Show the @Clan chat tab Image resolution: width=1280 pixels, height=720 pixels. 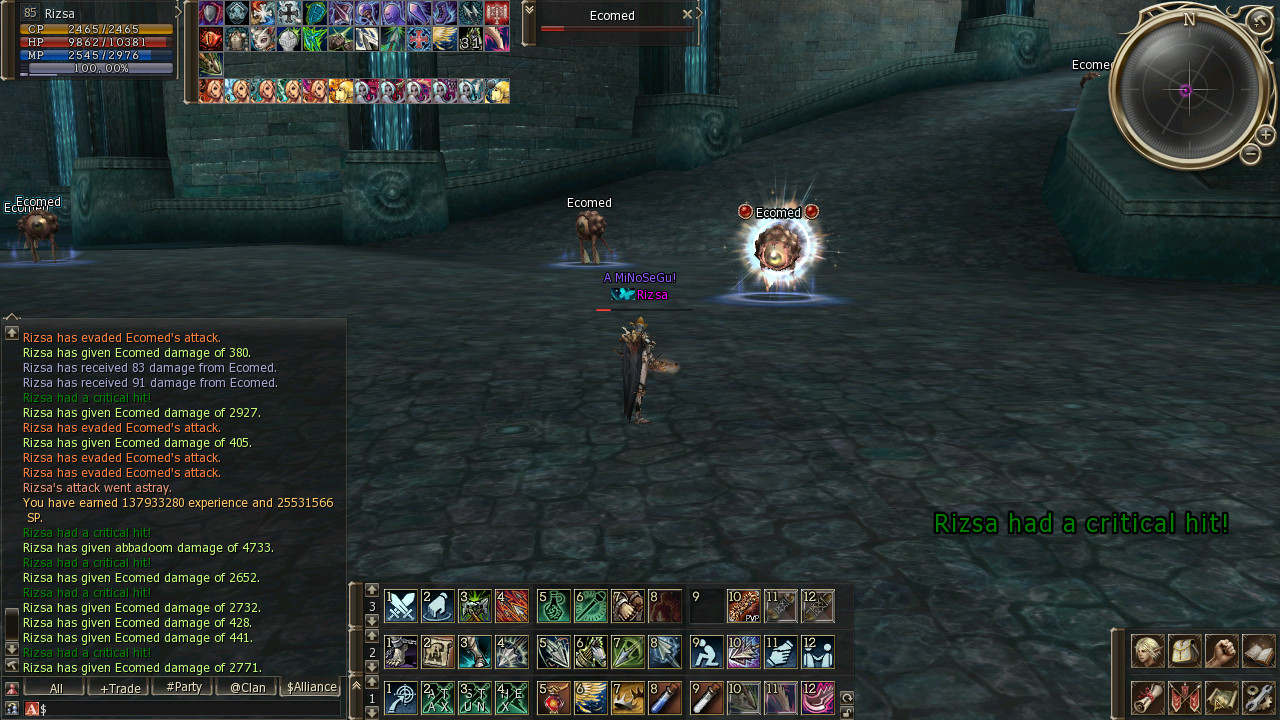[x=246, y=688]
